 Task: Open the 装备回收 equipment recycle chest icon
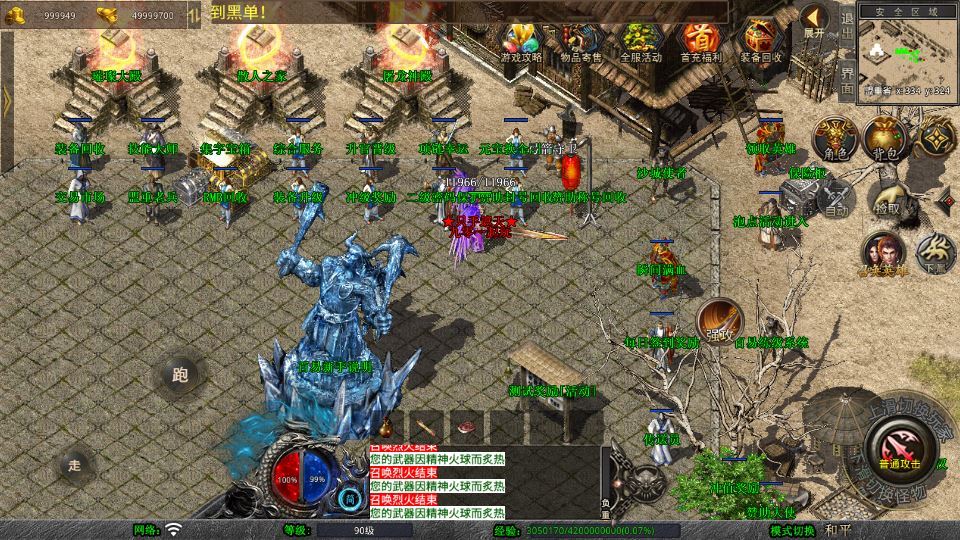761,40
